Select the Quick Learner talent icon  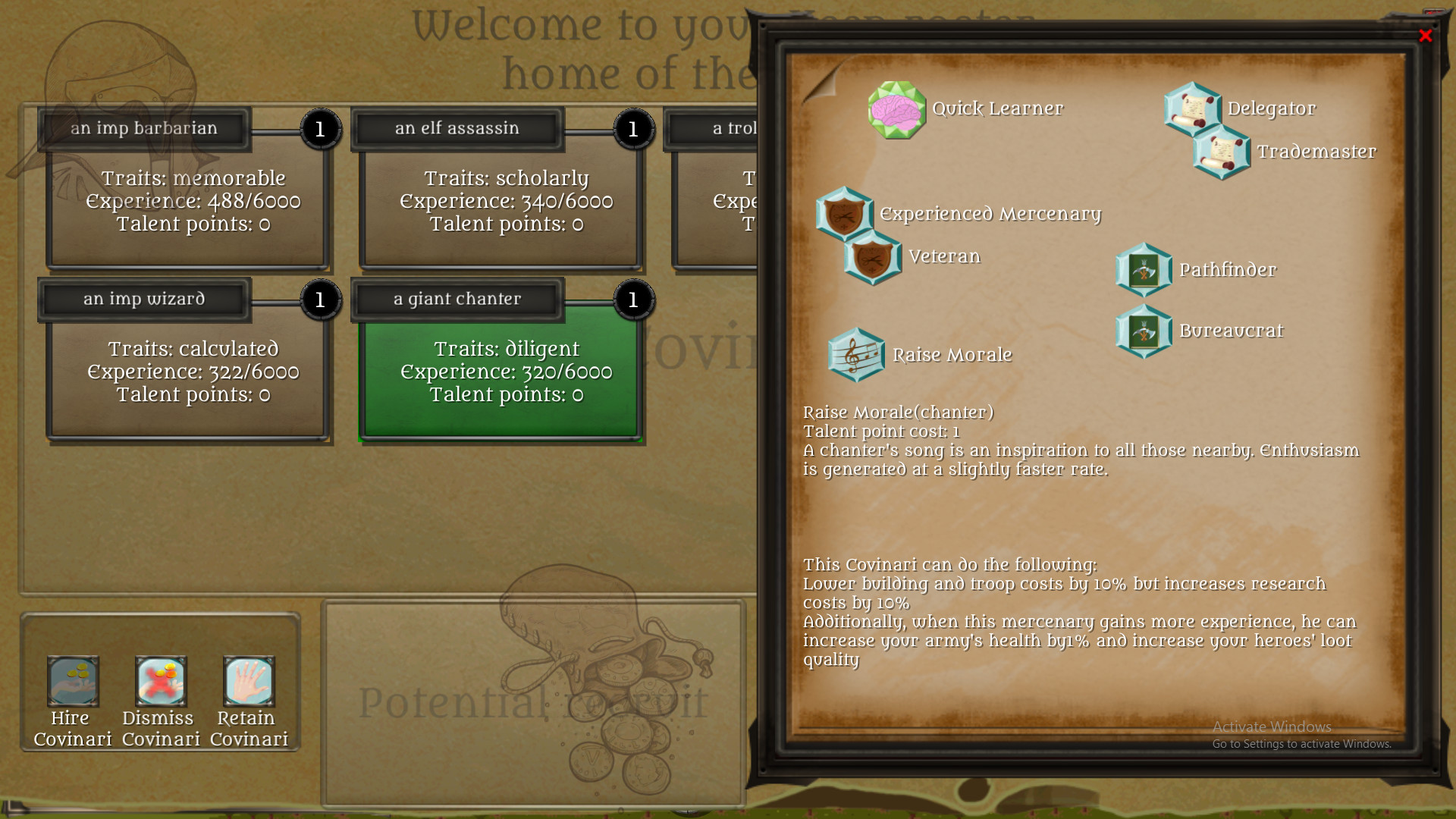click(x=895, y=110)
